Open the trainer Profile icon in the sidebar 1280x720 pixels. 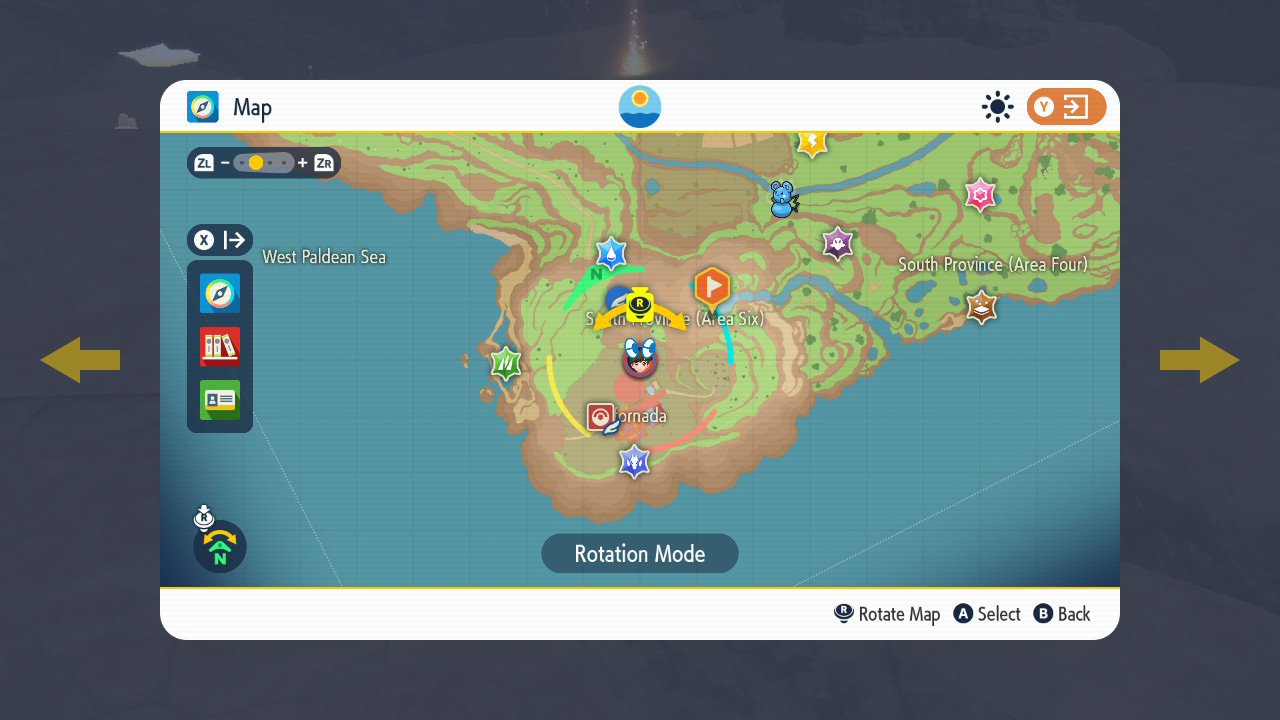tap(219, 400)
